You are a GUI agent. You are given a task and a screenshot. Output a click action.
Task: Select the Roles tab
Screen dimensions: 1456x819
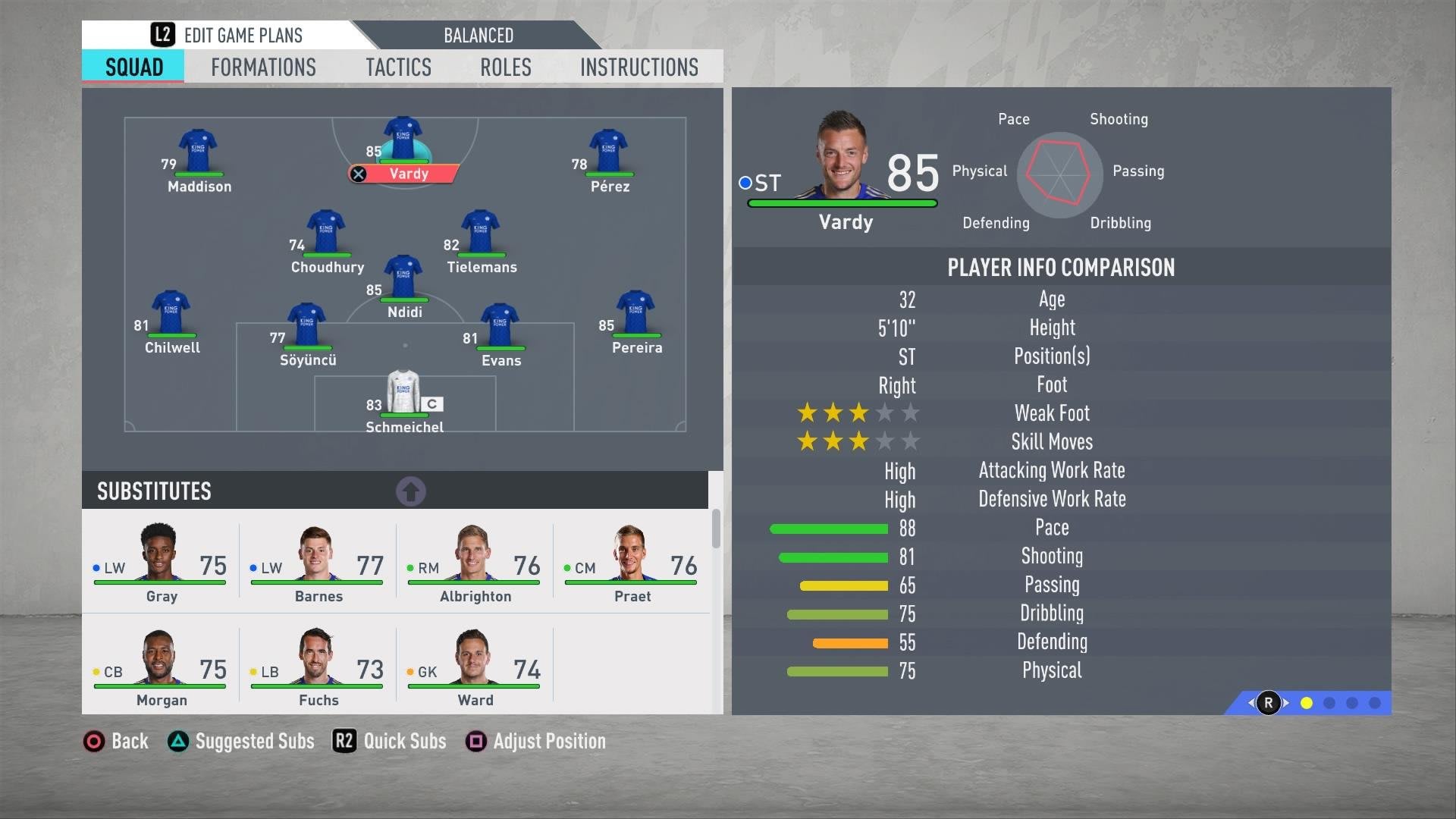(505, 67)
